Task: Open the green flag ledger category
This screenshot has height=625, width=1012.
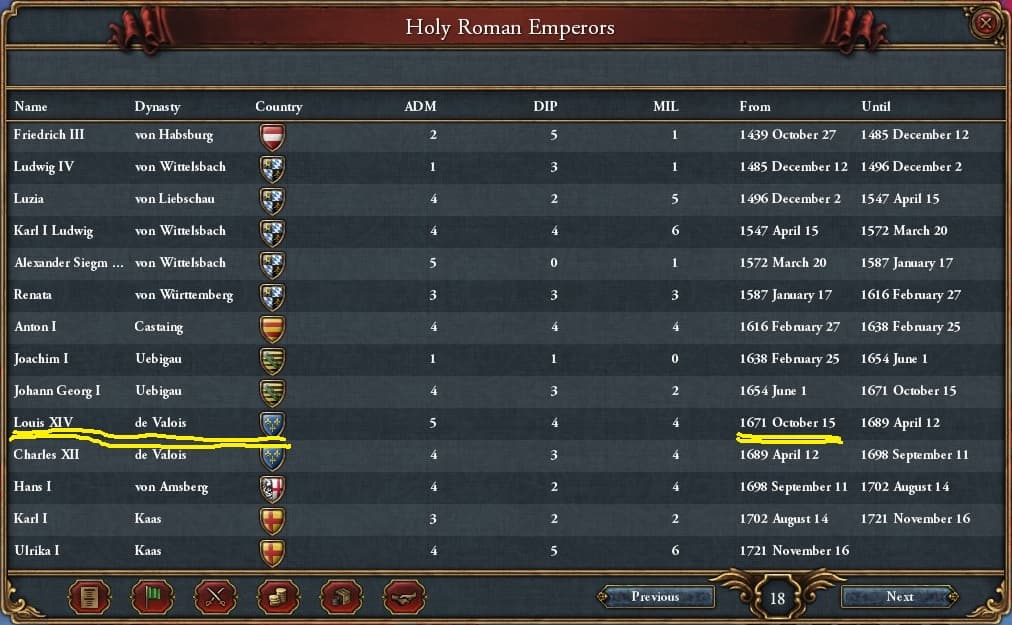Action: [x=152, y=598]
